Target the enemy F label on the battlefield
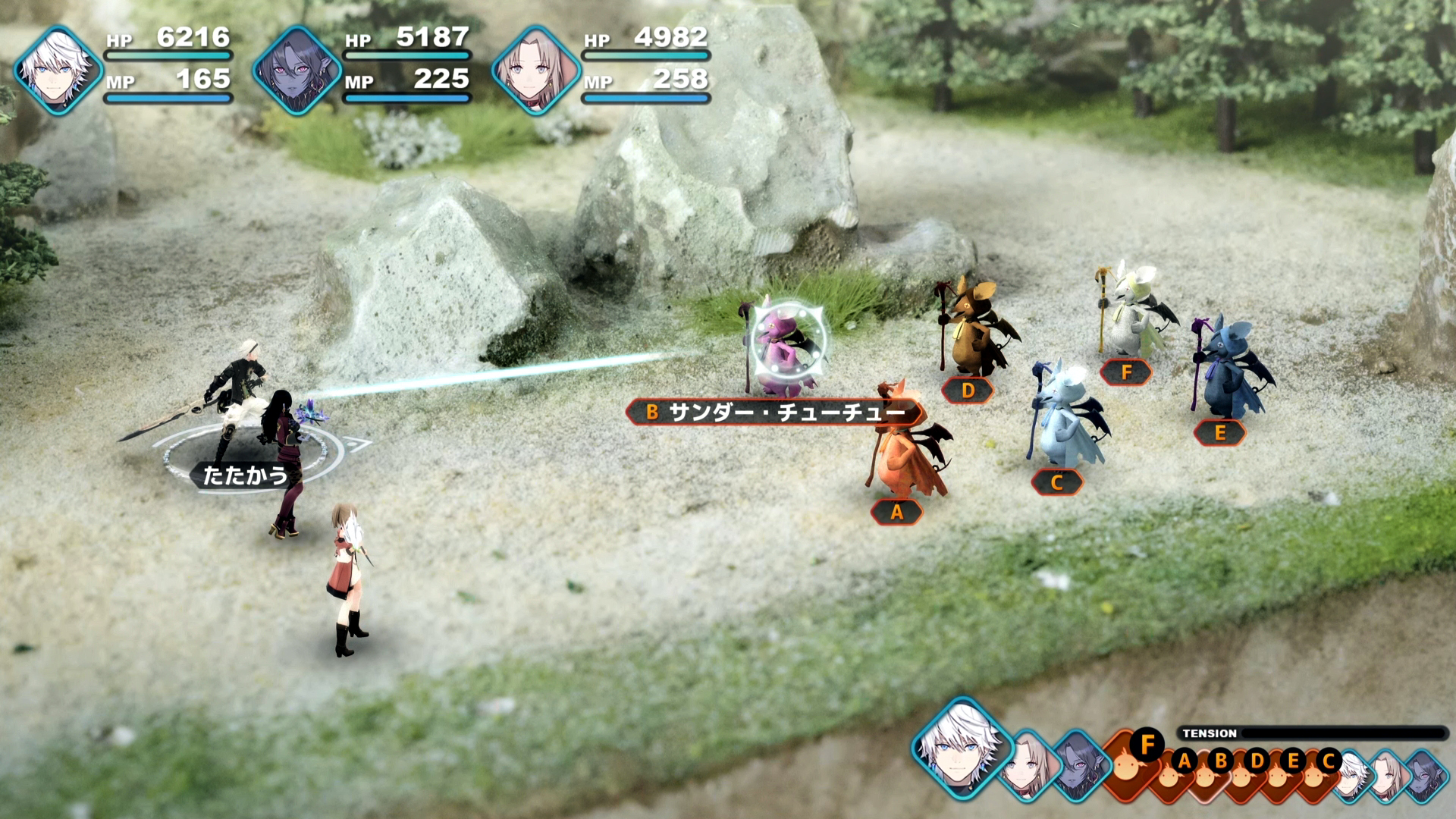 [x=1126, y=372]
